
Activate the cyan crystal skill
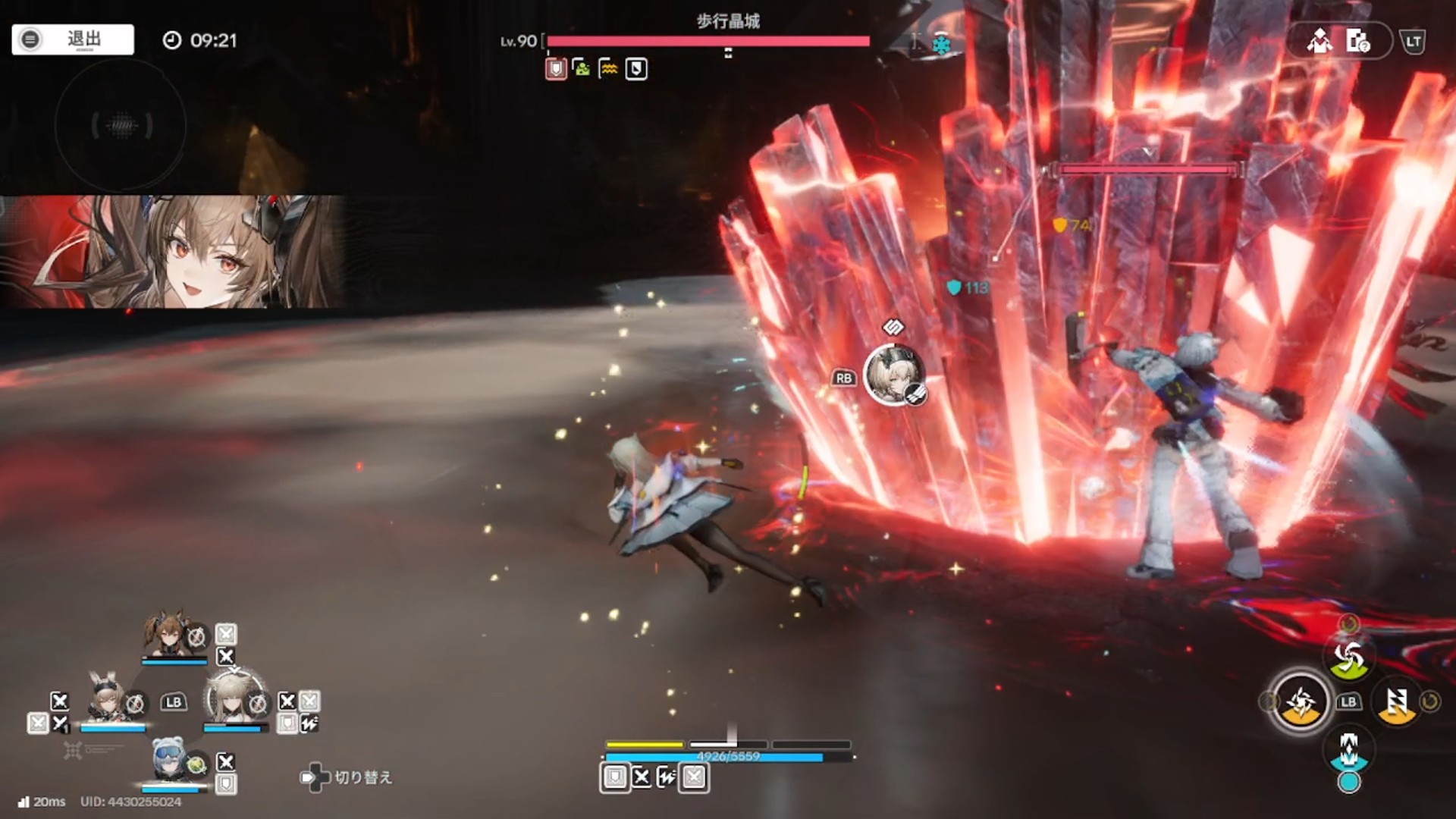(x=1349, y=751)
